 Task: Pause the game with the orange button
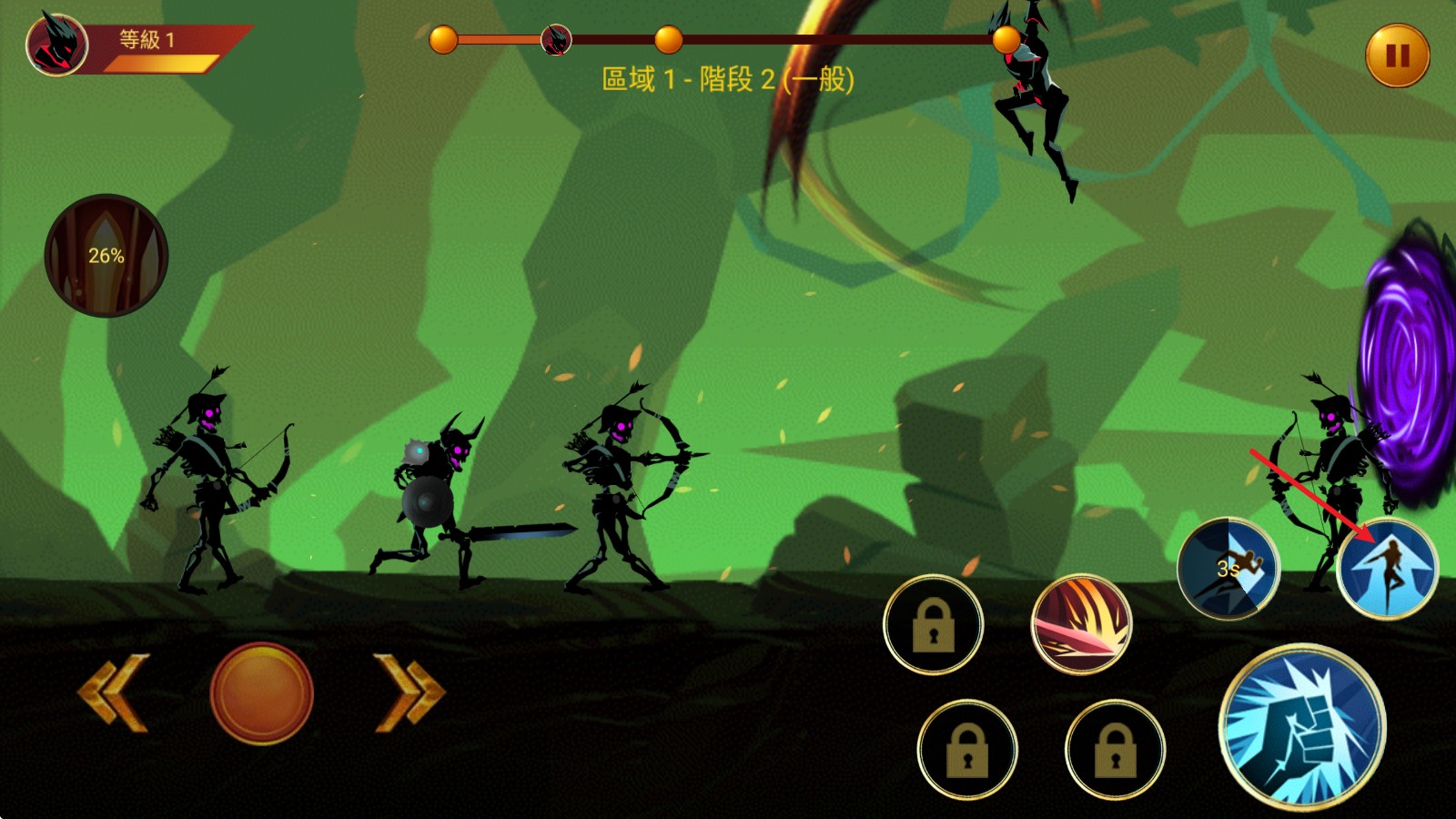coord(1397,56)
